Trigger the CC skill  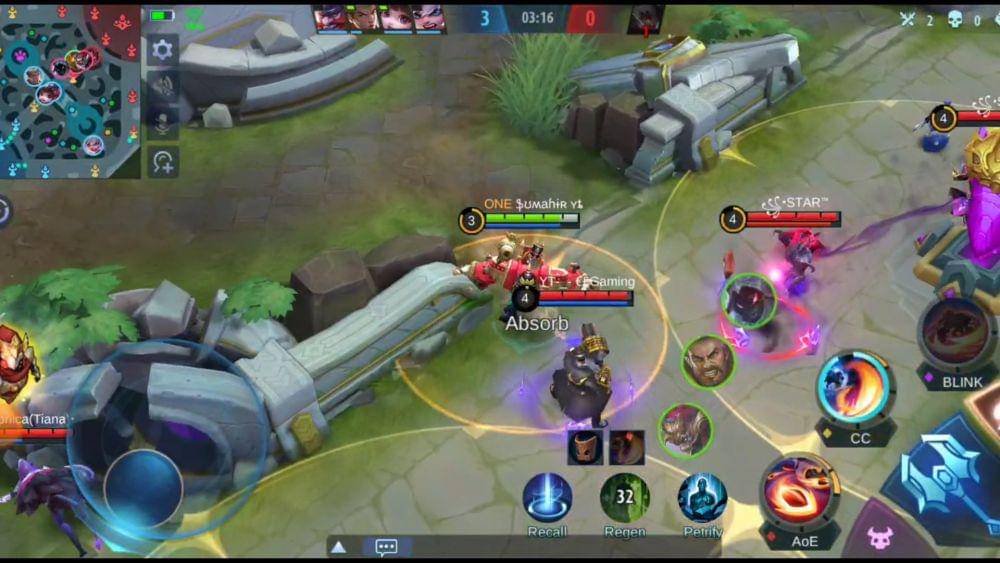pyautogui.click(x=856, y=387)
